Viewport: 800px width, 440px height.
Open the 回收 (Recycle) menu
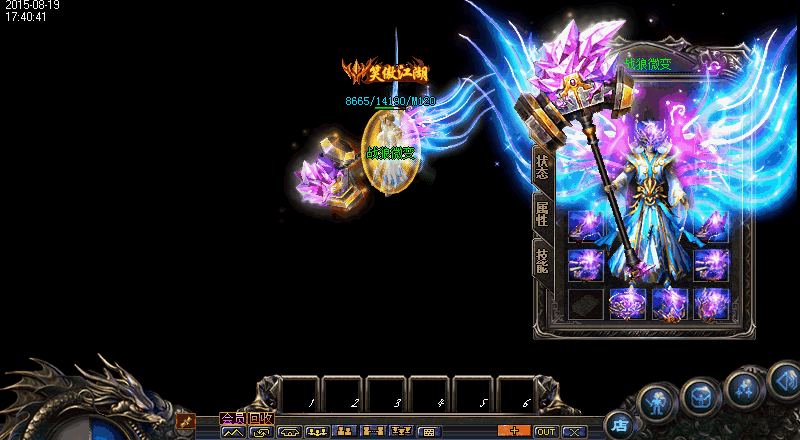260,418
